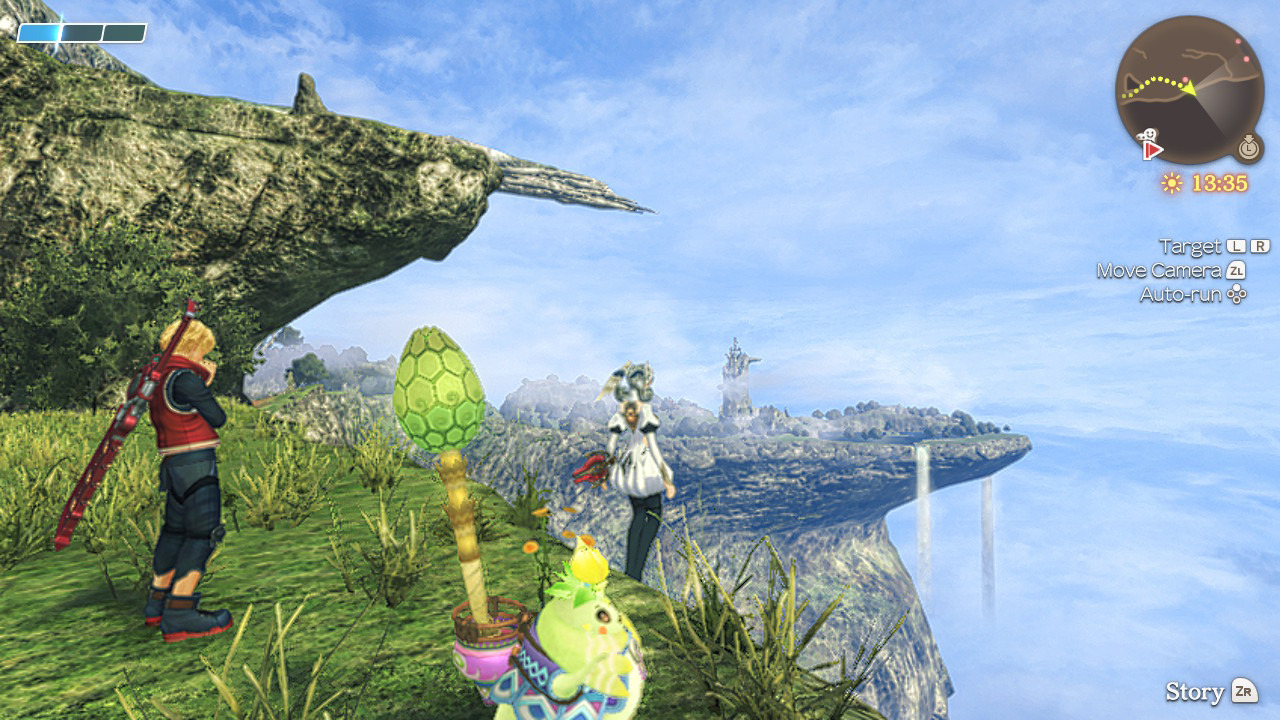
Task: Click the clock icon on the minimap
Action: pyautogui.click(x=1248, y=148)
